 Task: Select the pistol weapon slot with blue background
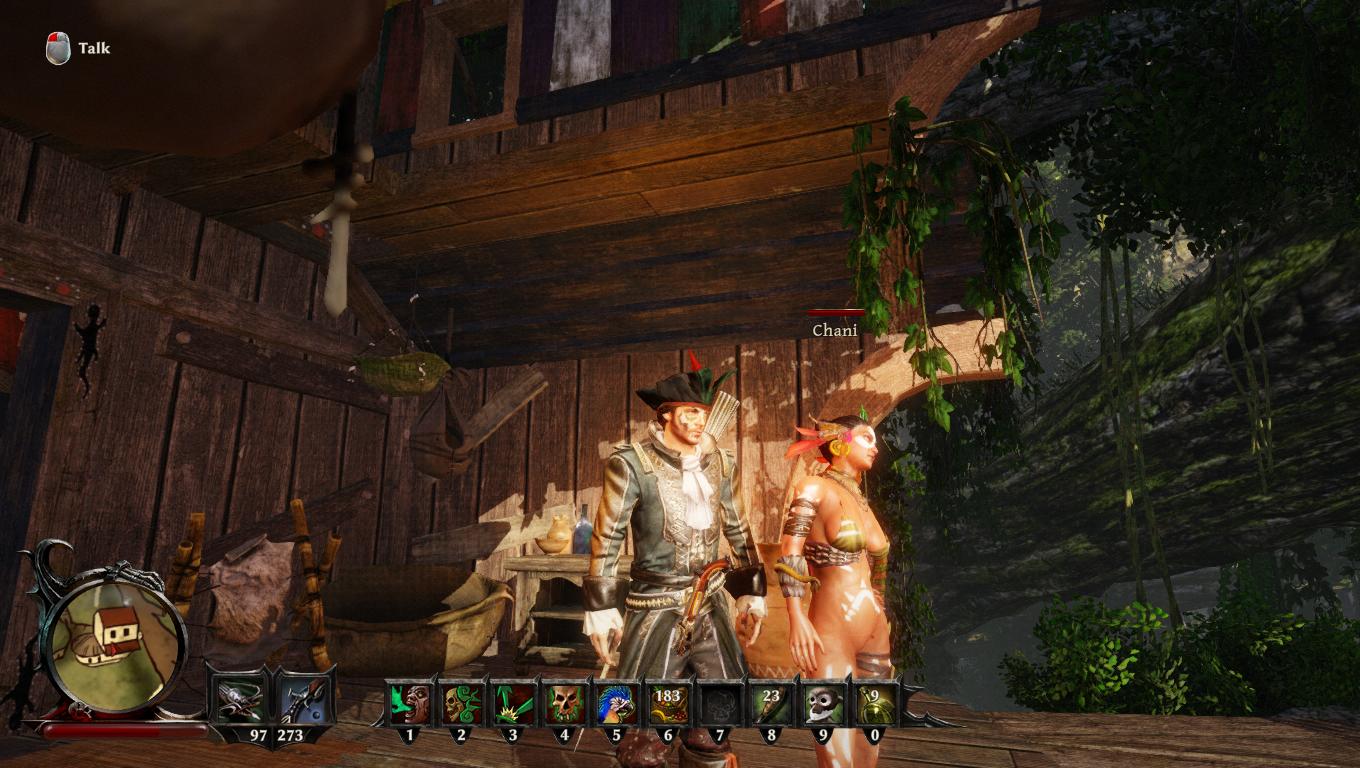click(x=301, y=702)
